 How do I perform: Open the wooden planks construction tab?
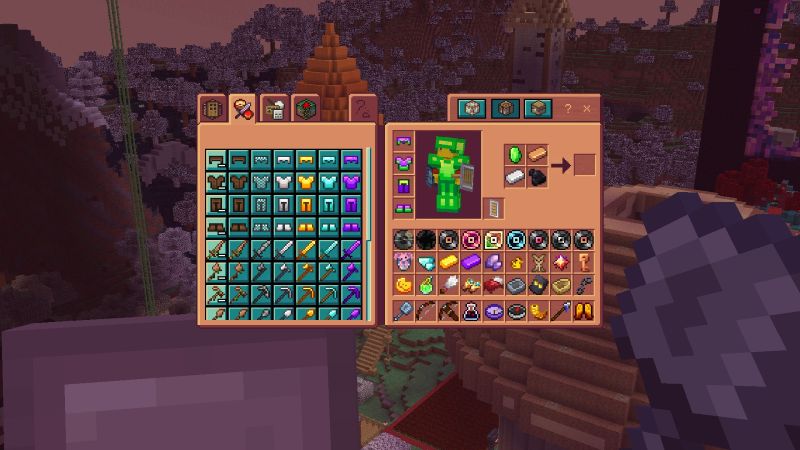pyautogui.click(x=211, y=108)
